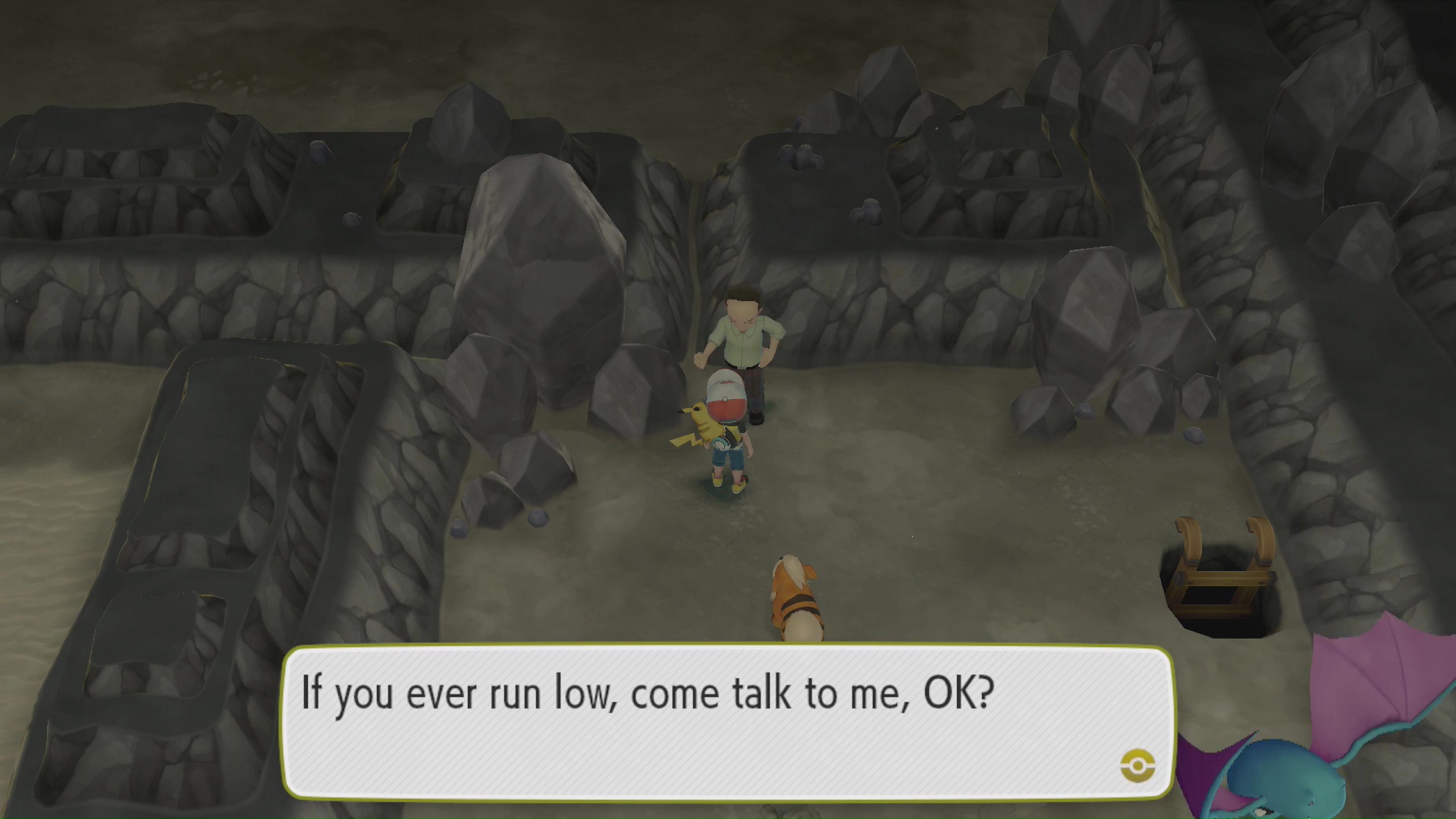This screenshot has height=819, width=1456.
Task: Click the Poké Ball continue icon in the dialogue box
Action: coord(1137,765)
